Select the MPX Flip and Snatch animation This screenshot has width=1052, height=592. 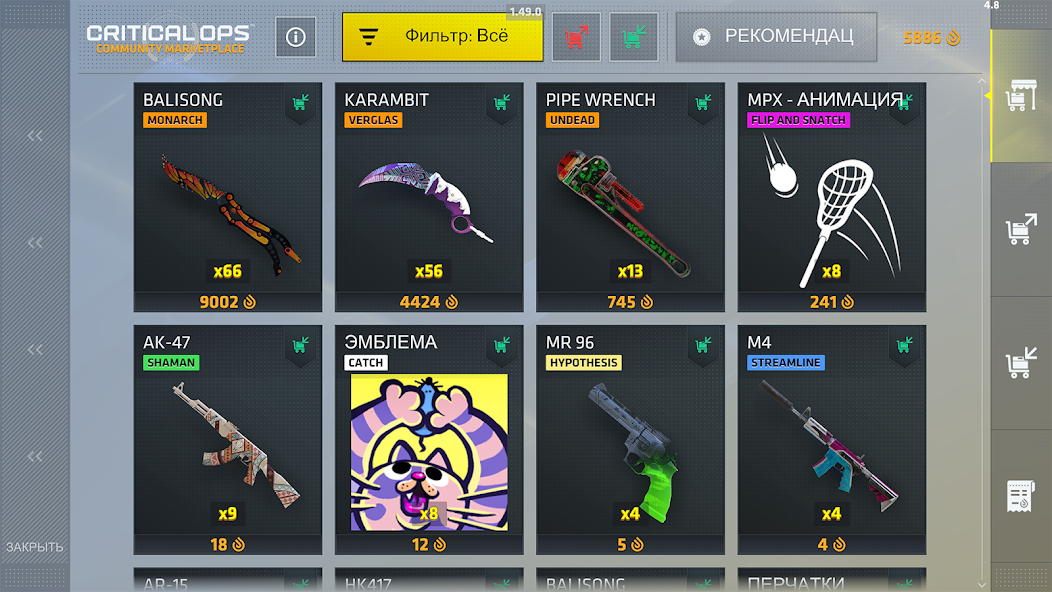click(832, 198)
